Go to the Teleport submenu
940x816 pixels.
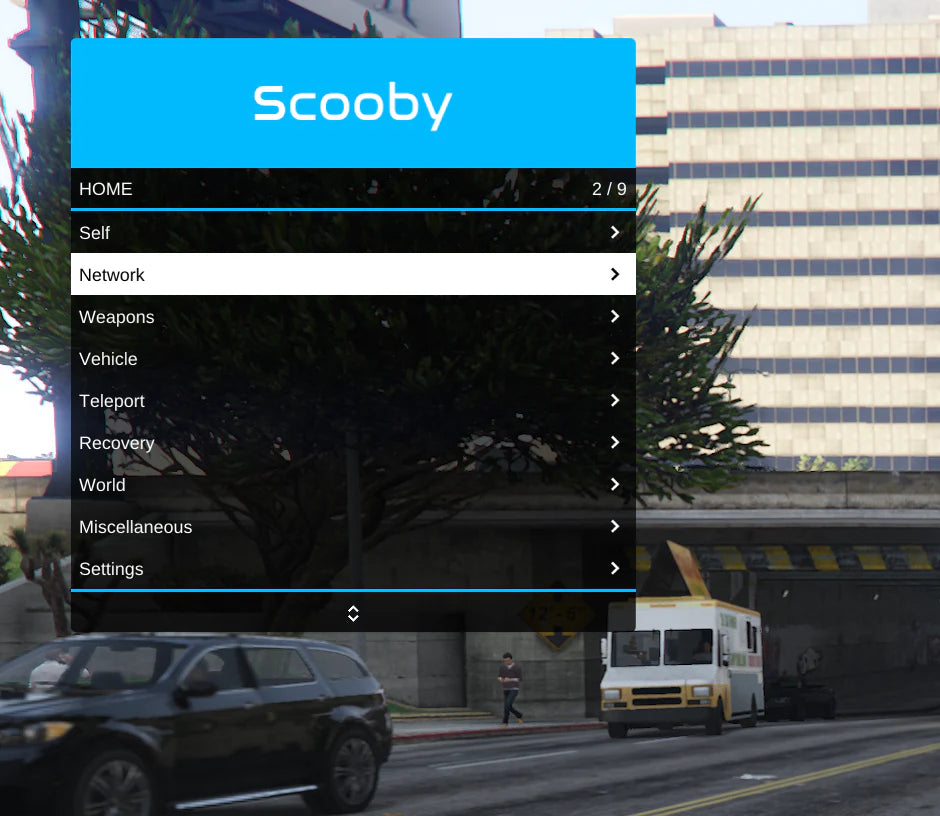click(352, 400)
